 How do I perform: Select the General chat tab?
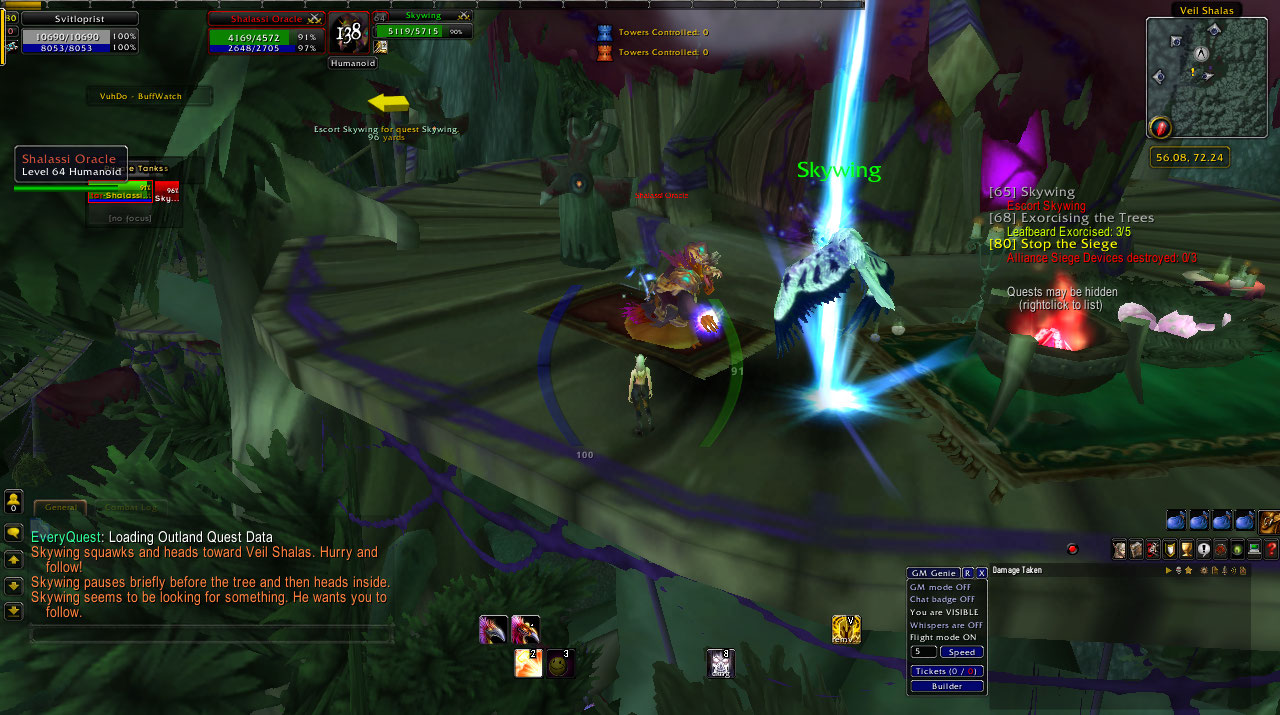(x=60, y=508)
